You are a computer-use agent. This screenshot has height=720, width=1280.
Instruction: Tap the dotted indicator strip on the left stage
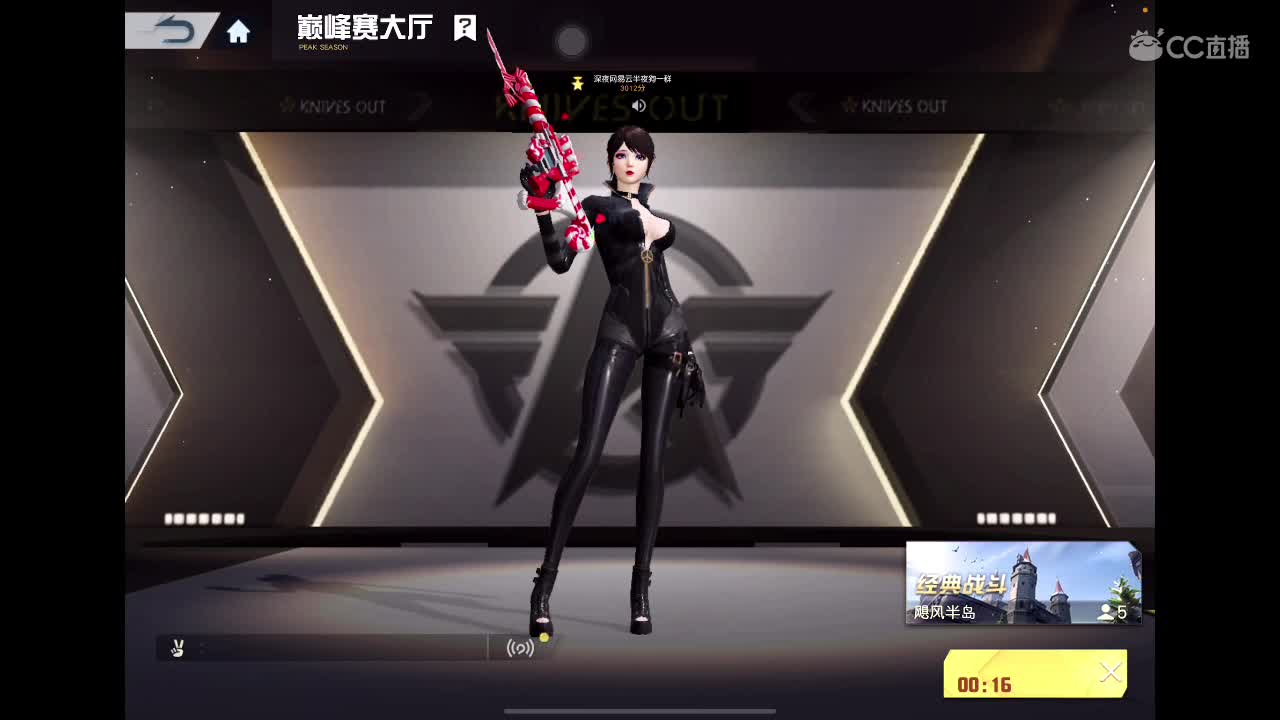tap(203, 518)
